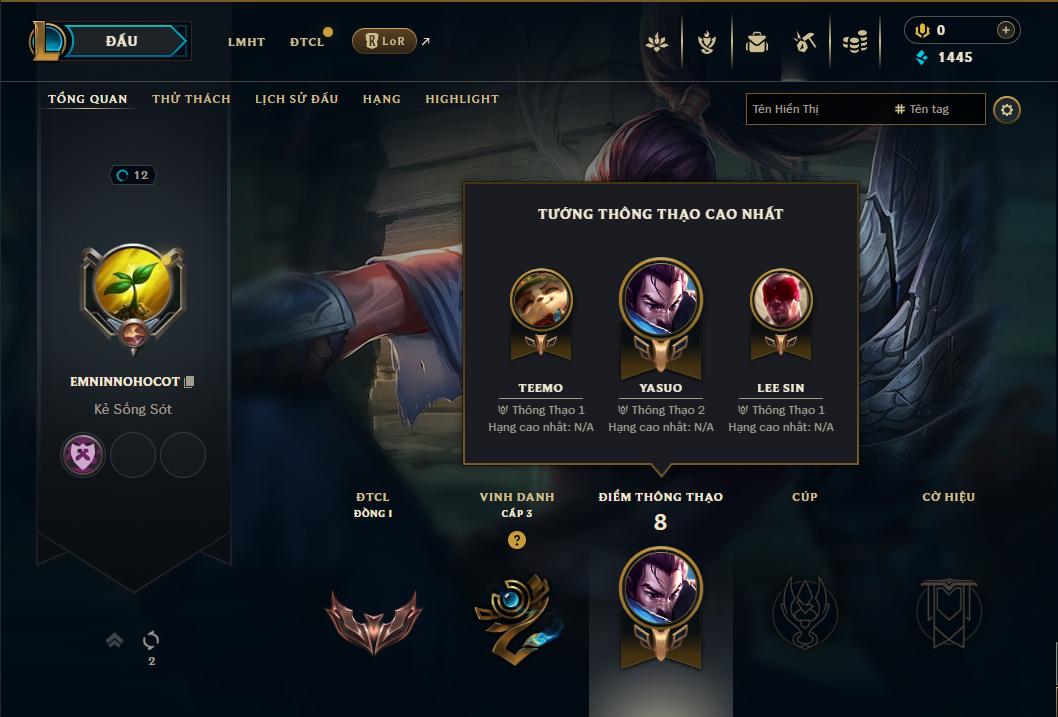Open the LMHT home section
Image resolution: width=1058 pixels, height=717 pixels.
click(x=246, y=42)
